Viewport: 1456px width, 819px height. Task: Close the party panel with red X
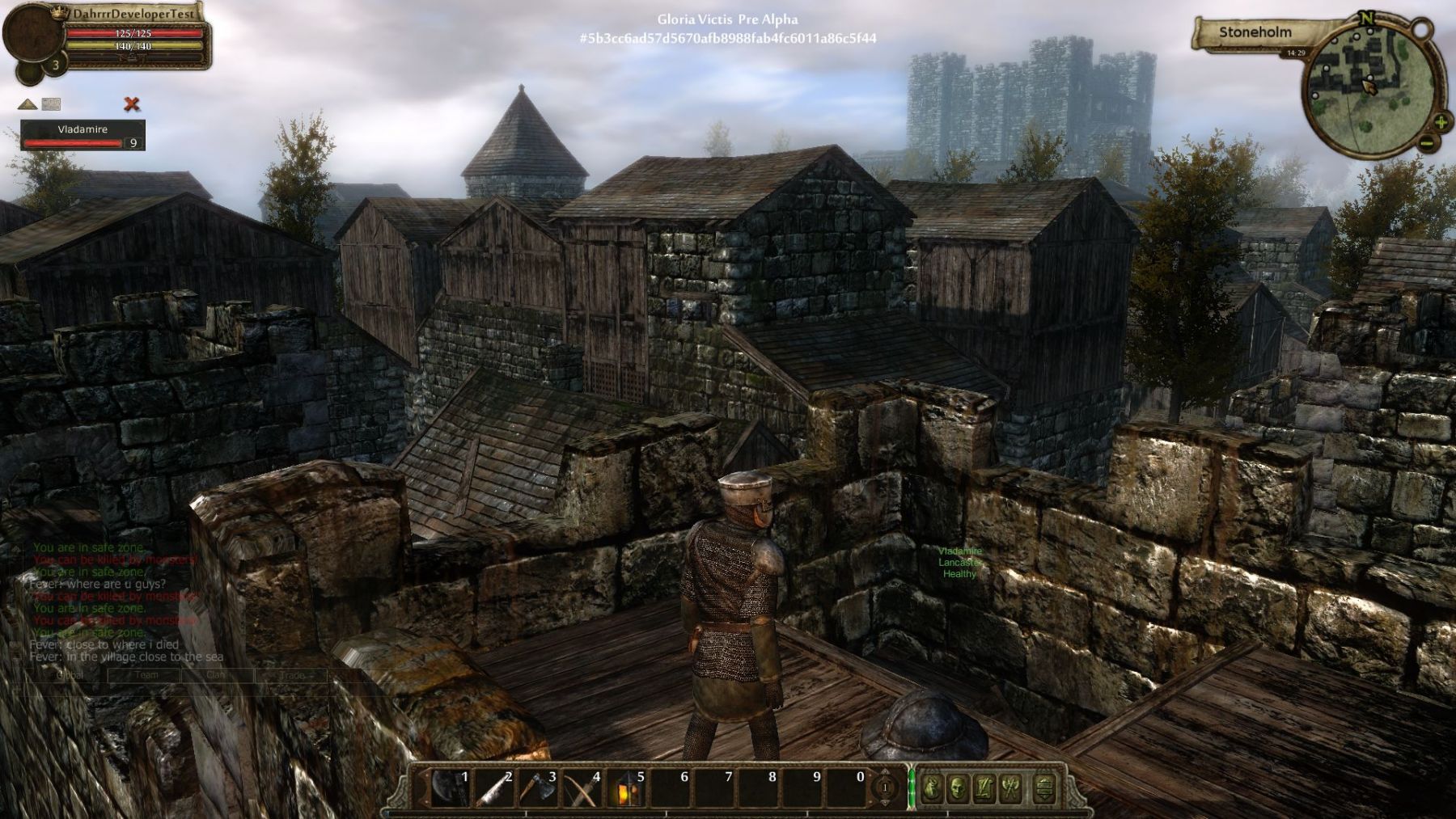[132, 103]
